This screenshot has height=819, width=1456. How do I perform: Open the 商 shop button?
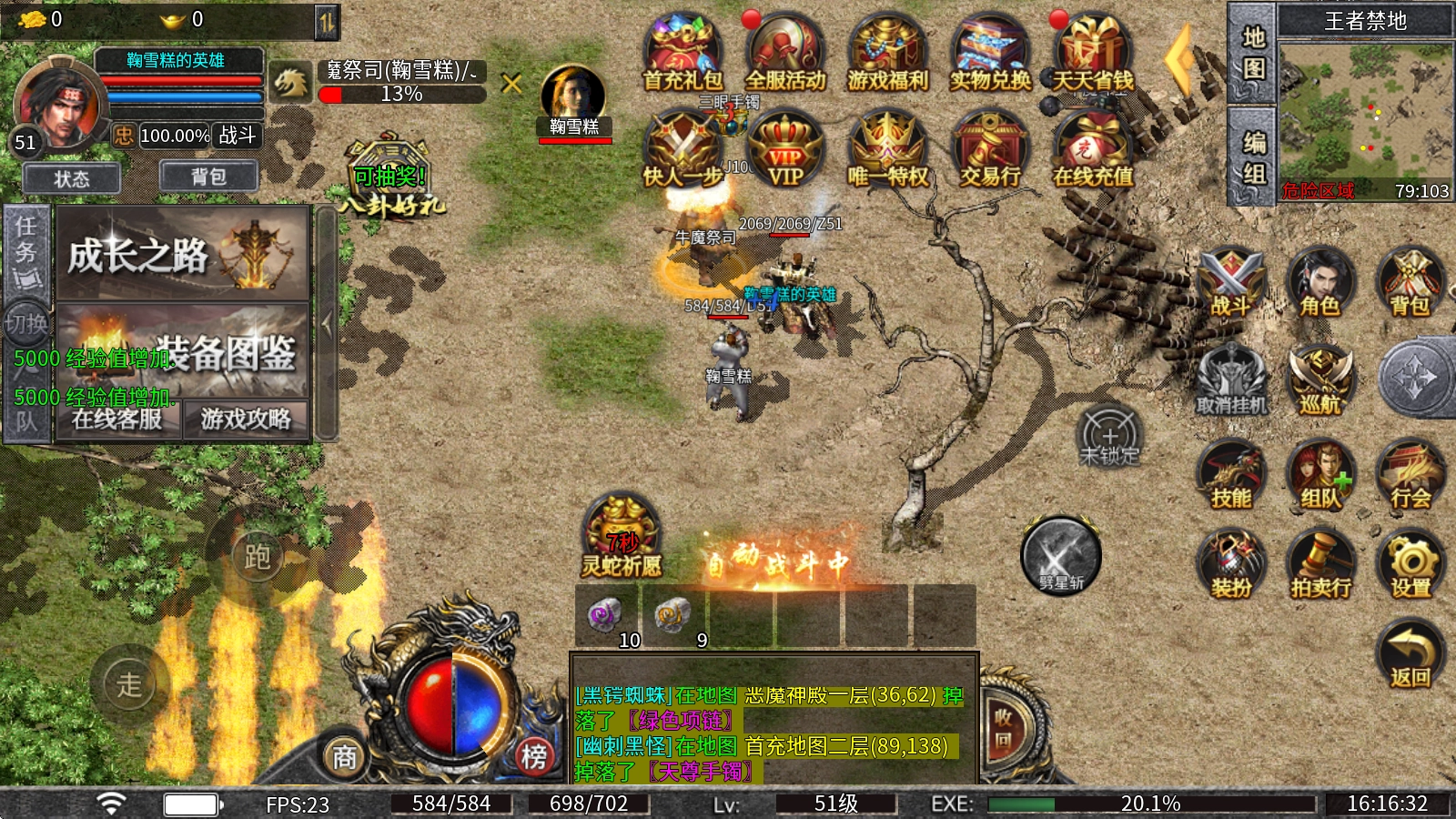(344, 756)
